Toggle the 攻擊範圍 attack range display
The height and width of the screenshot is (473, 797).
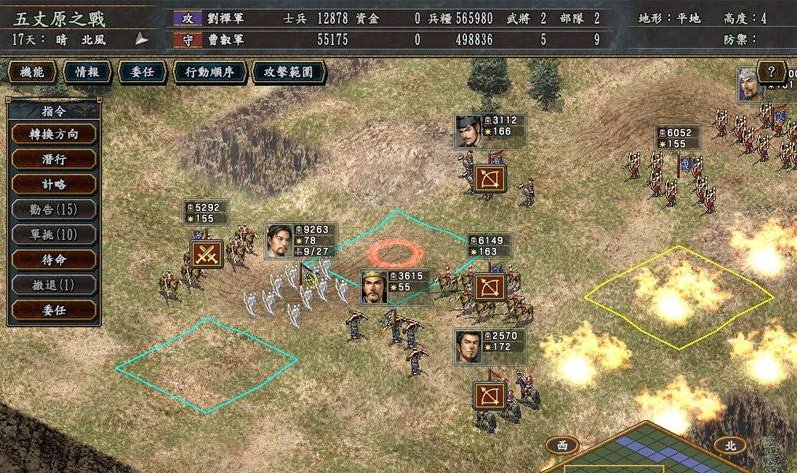click(x=288, y=72)
